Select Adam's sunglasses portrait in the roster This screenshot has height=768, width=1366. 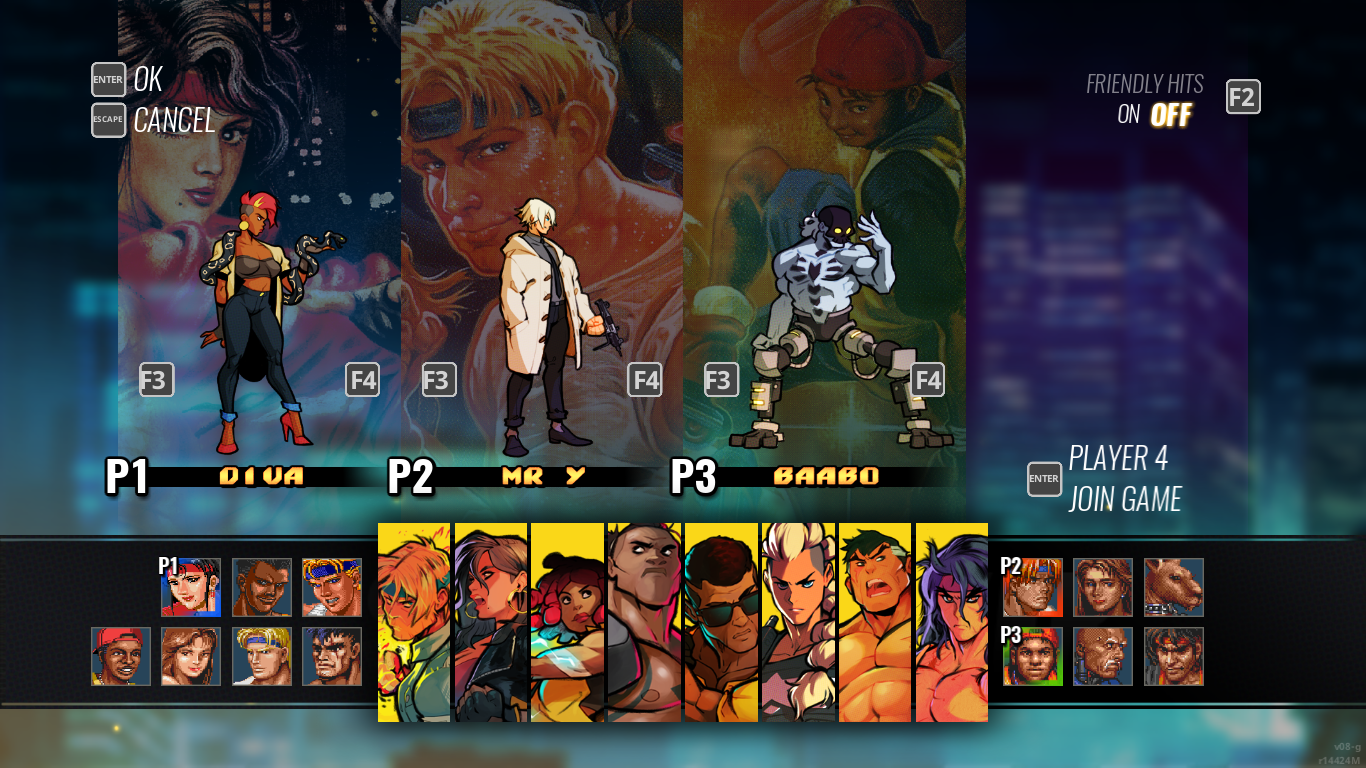[x=720, y=620]
